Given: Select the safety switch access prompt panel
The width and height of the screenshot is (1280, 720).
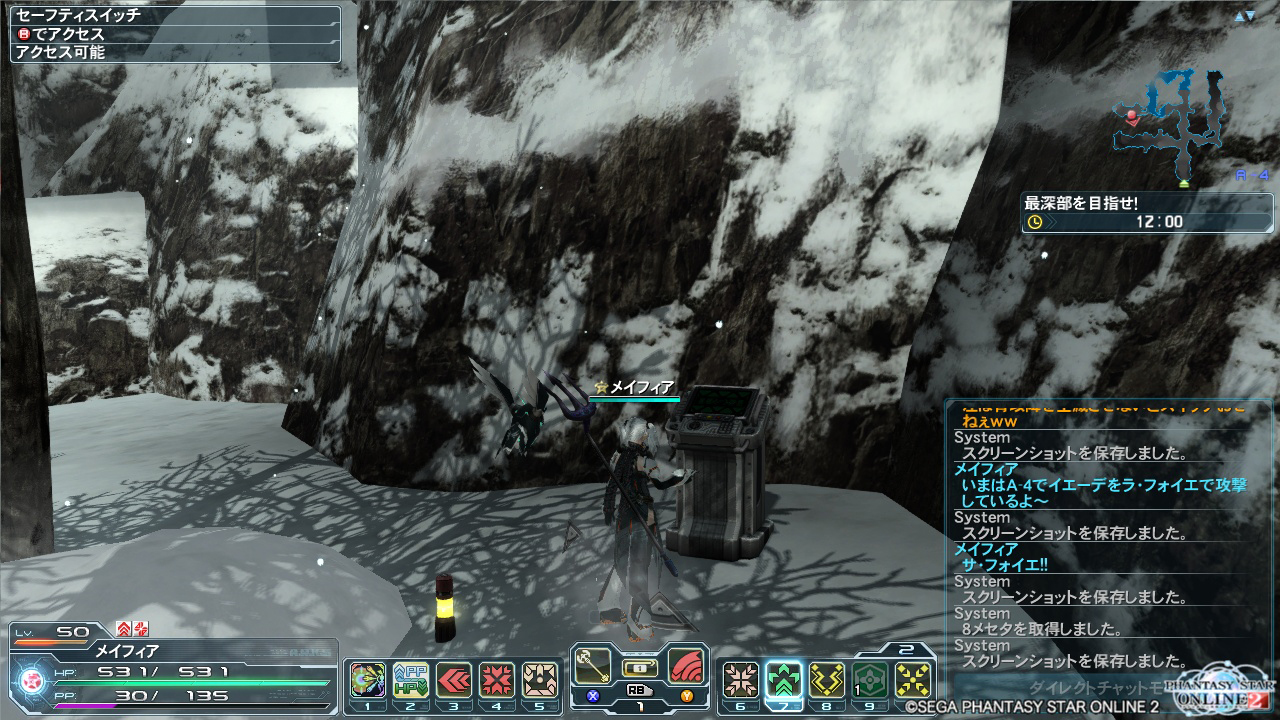Looking at the screenshot, I should tap(176, 34).
